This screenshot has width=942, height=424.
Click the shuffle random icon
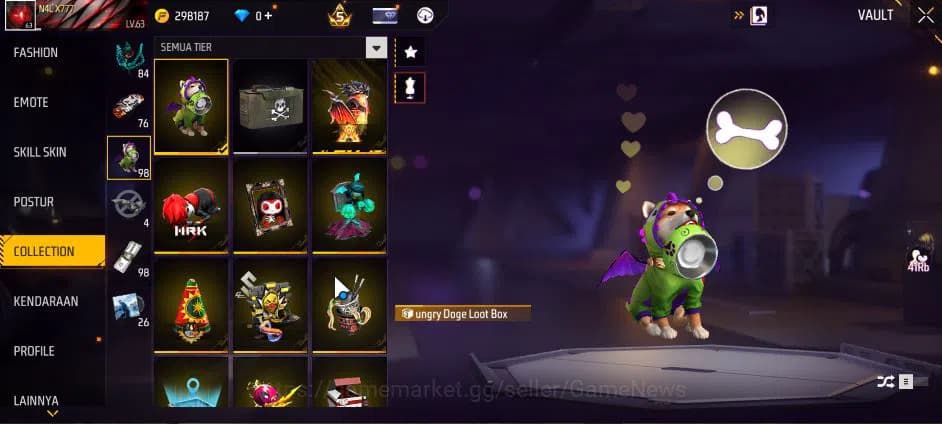(x=885, y=381)
